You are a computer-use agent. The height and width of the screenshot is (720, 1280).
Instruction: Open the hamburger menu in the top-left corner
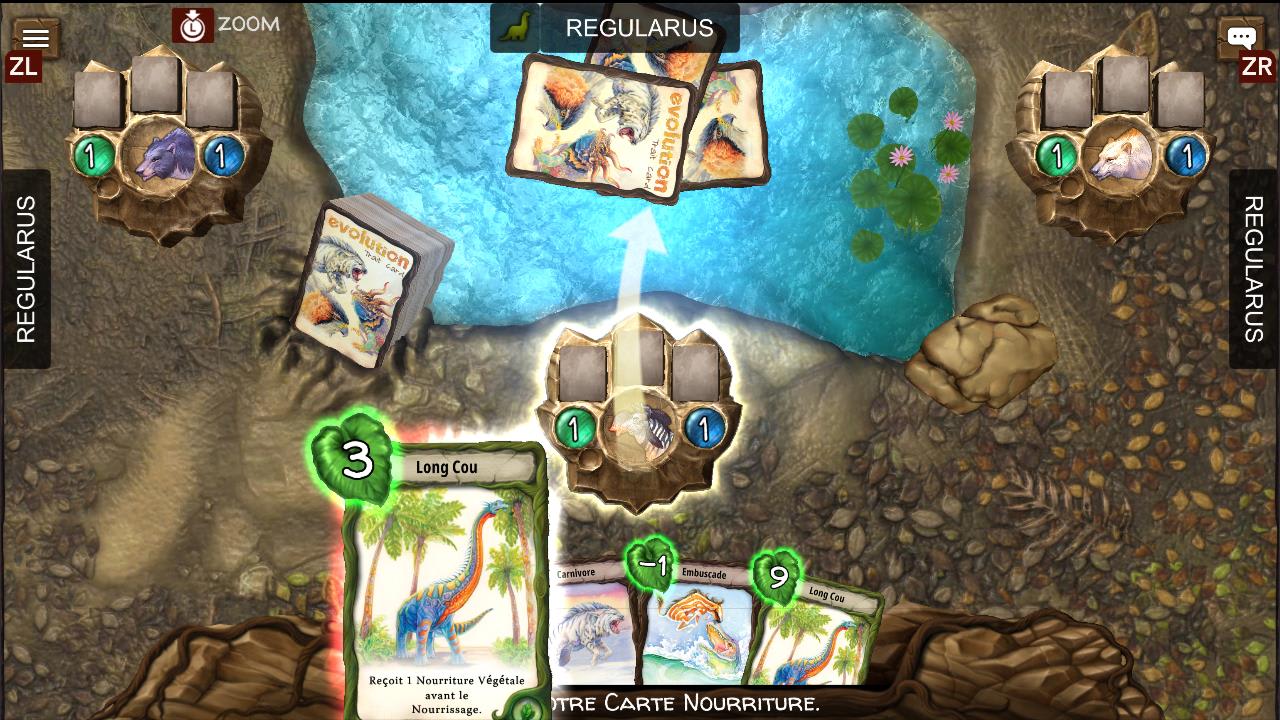[35, 36]
